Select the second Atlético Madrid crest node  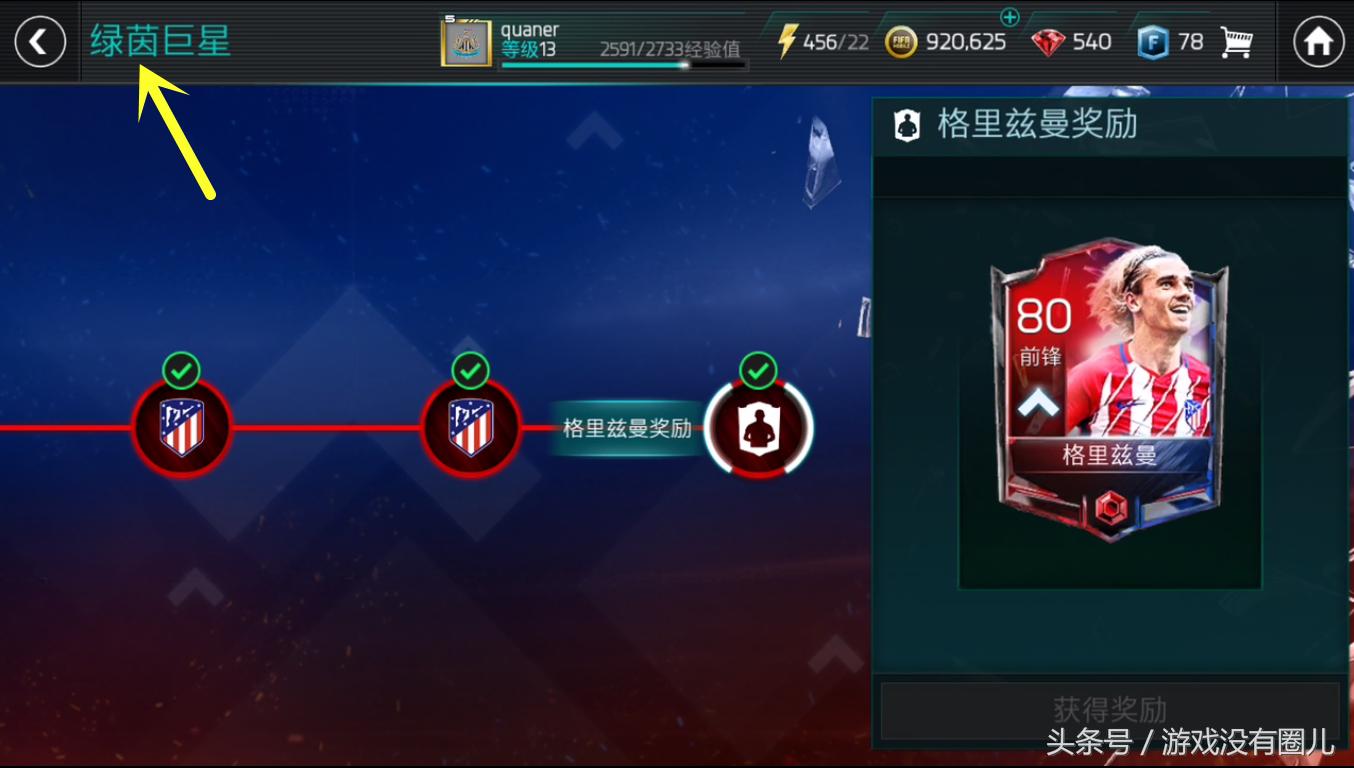point(469,426)
